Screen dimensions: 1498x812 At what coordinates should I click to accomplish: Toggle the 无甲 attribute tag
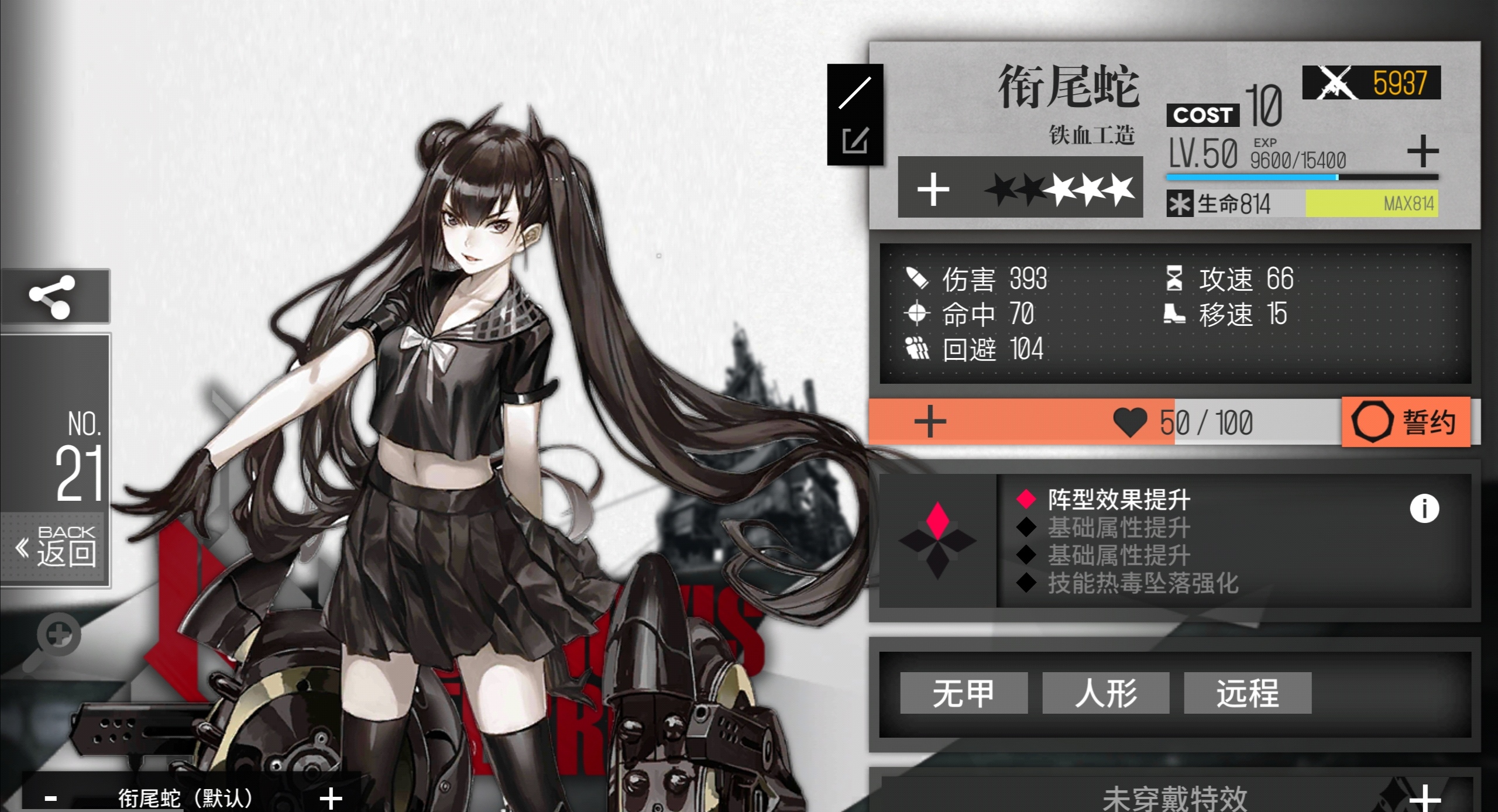[x=964, y=693]
